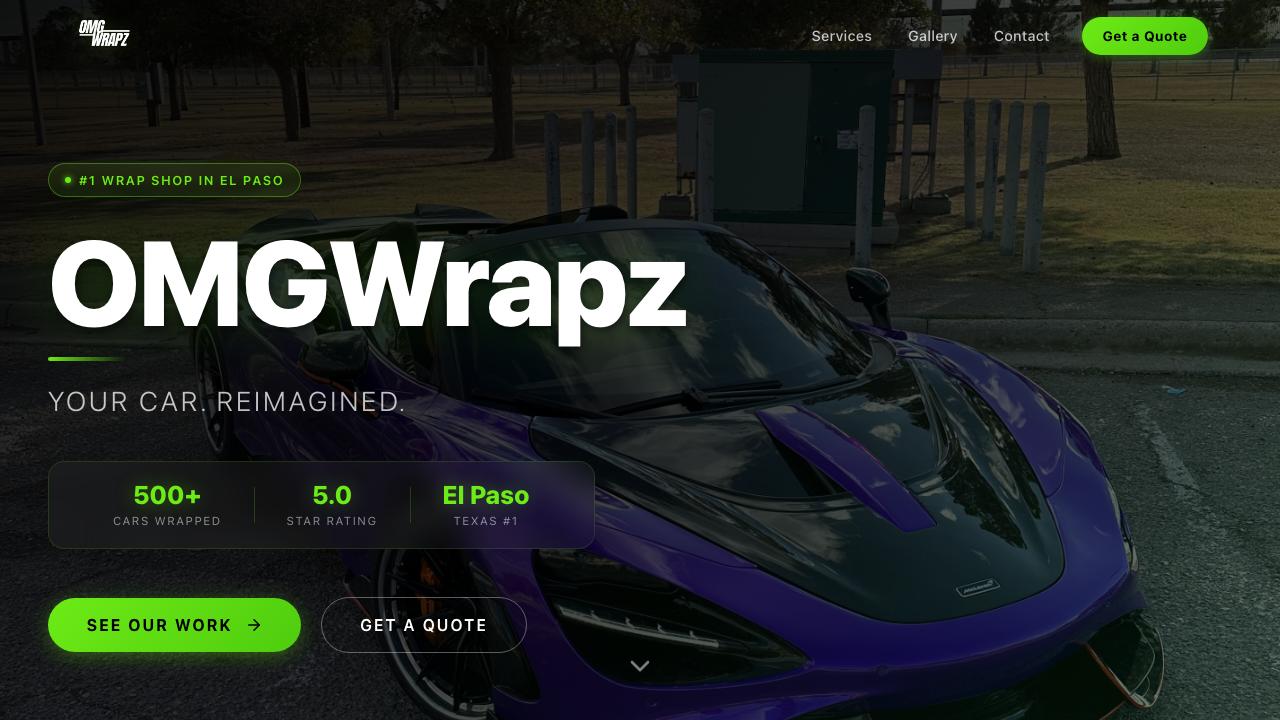Image resolution: width=1280 pixels, height=720 pixels.
Task: Click the green Get a Quote nav button
Action: (1144, 36)
